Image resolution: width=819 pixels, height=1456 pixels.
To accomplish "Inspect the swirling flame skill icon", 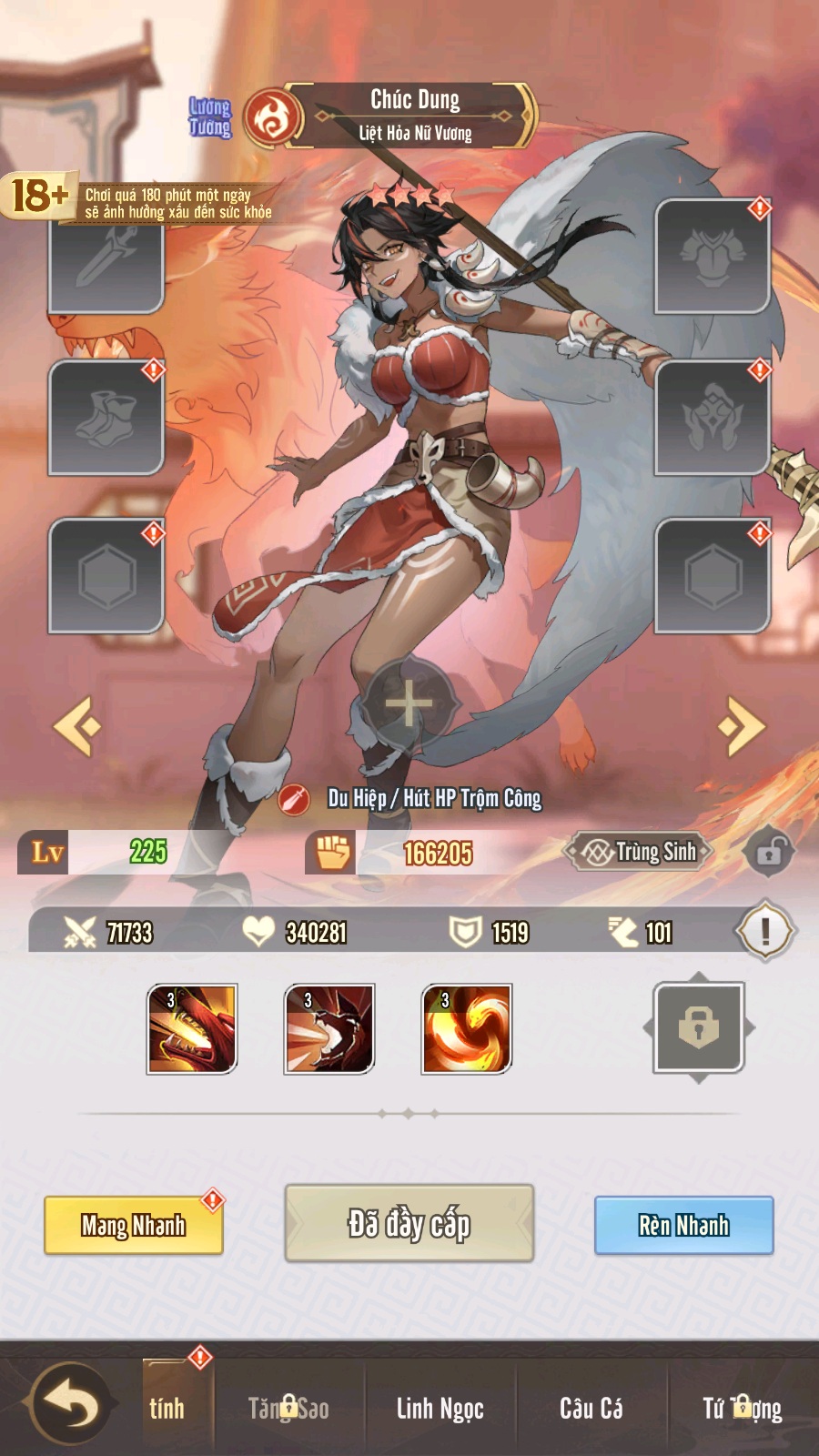I will point(467,1028).
